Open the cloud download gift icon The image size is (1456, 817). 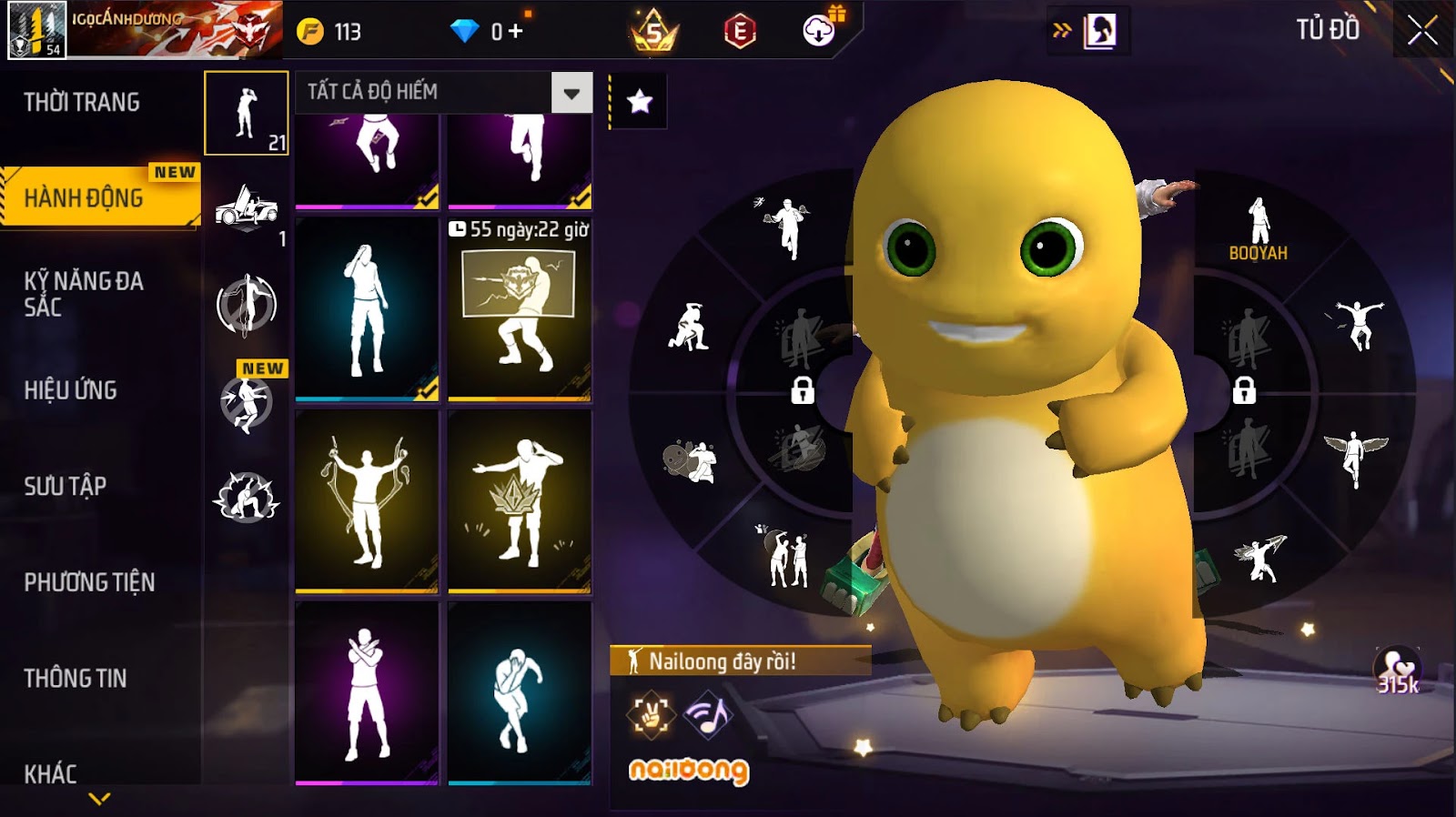(821, 30)
